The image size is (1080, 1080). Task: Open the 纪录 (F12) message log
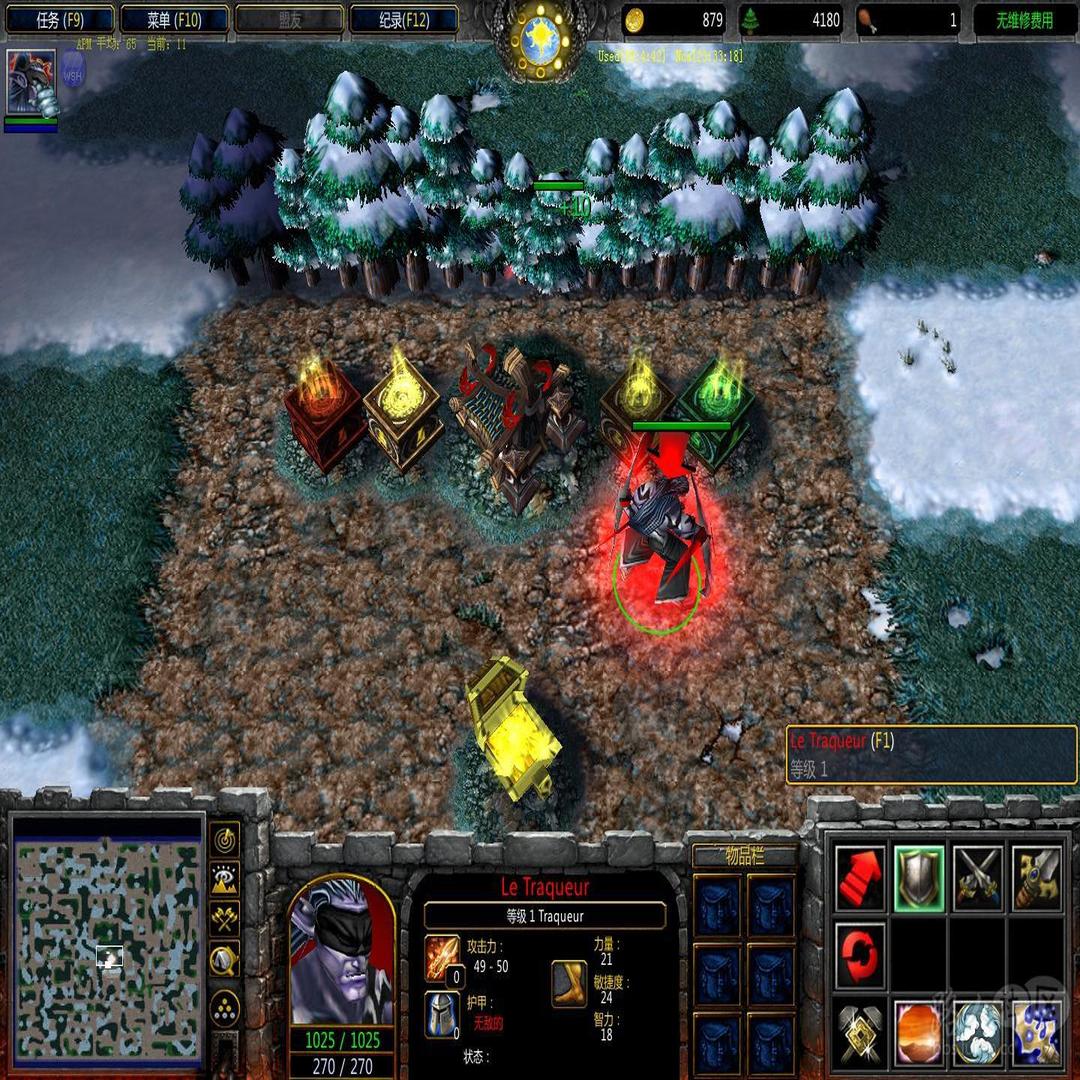tap(404, 19)
